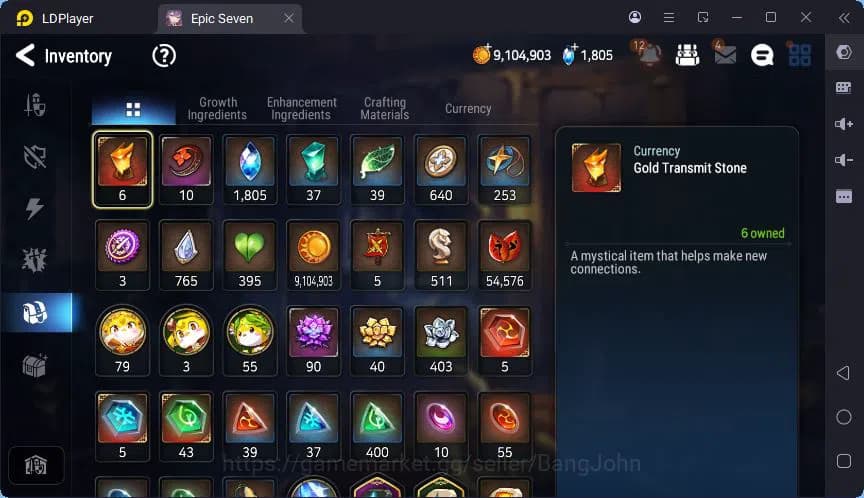Select the white flower item with 403
This screenshot has width=864, height=498.
point(441,337)
